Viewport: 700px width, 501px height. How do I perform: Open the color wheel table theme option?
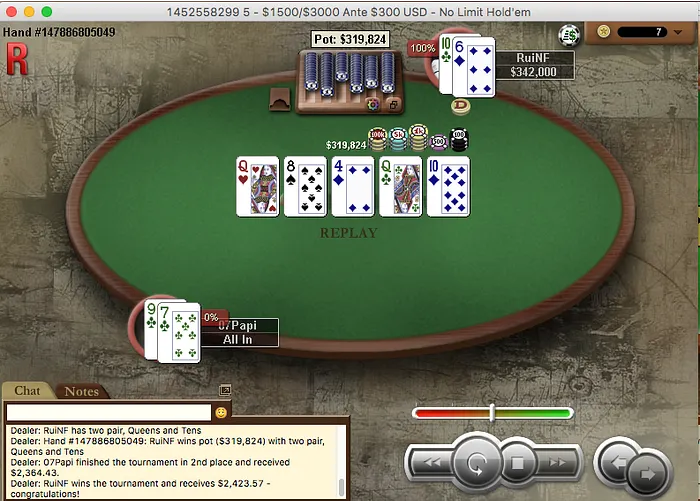(373, 104)
